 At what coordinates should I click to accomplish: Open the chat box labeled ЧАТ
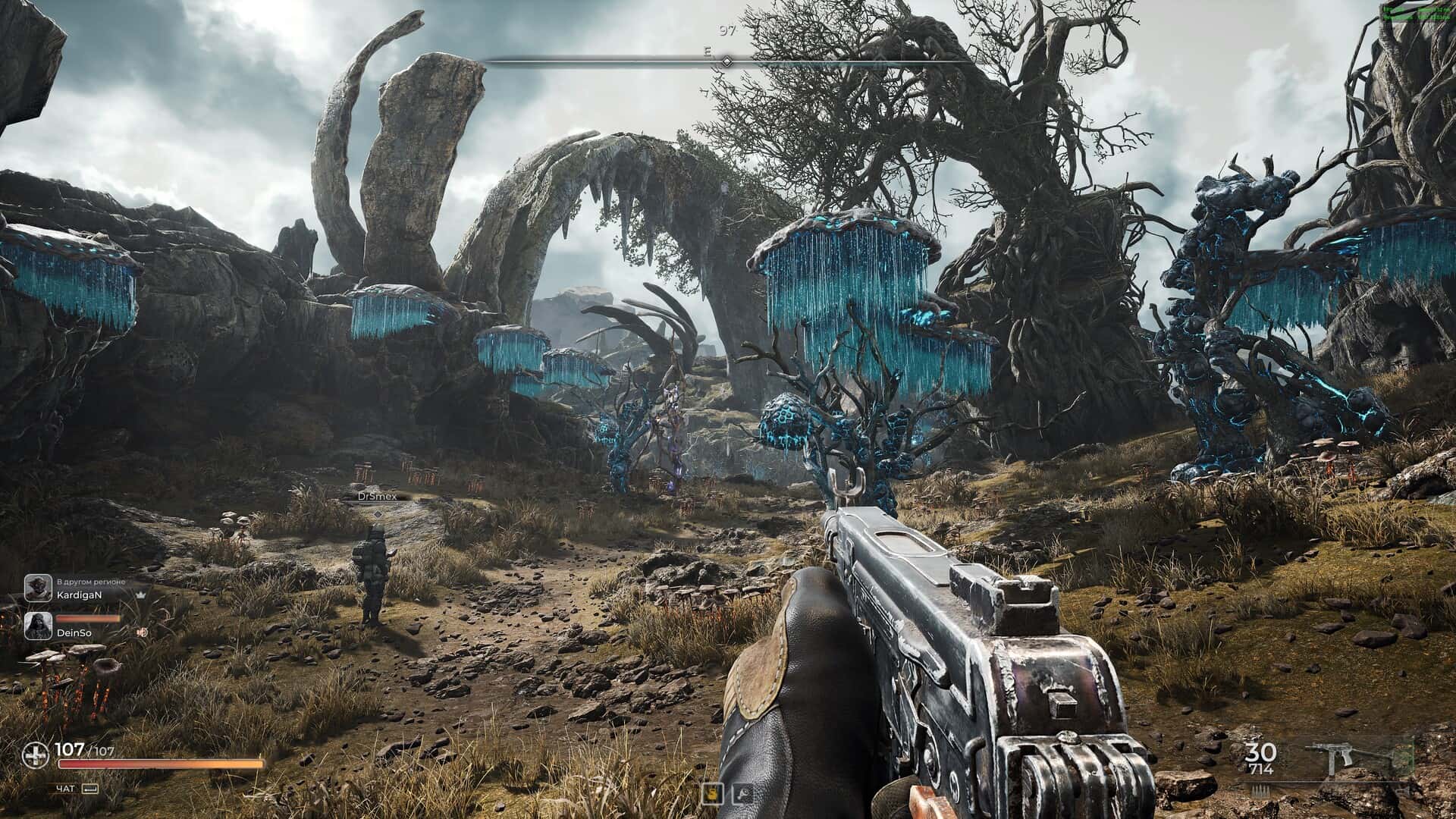click(x=77, y=789)
